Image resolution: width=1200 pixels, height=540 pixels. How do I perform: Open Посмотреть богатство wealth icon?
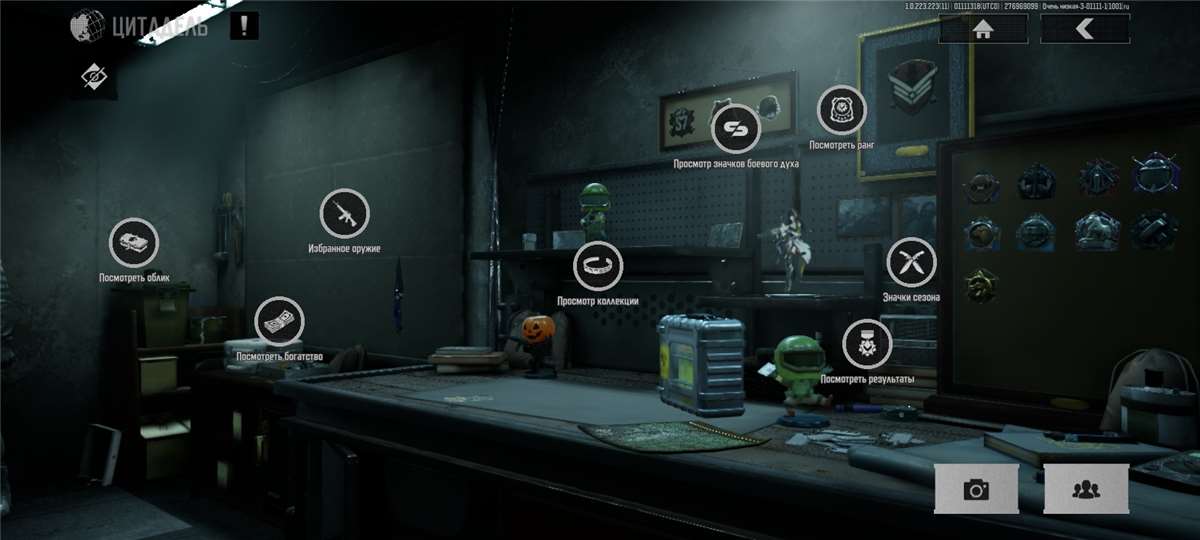280,322
